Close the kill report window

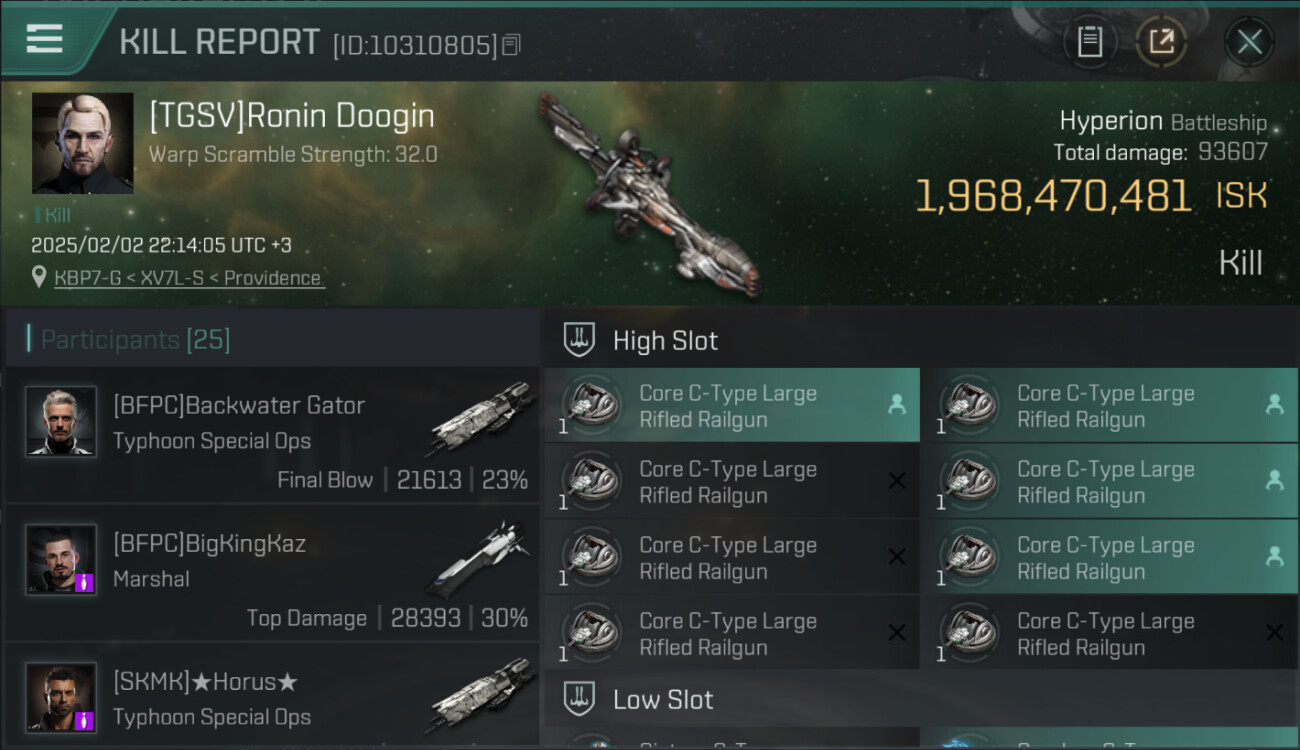[x=1249, y=42]
